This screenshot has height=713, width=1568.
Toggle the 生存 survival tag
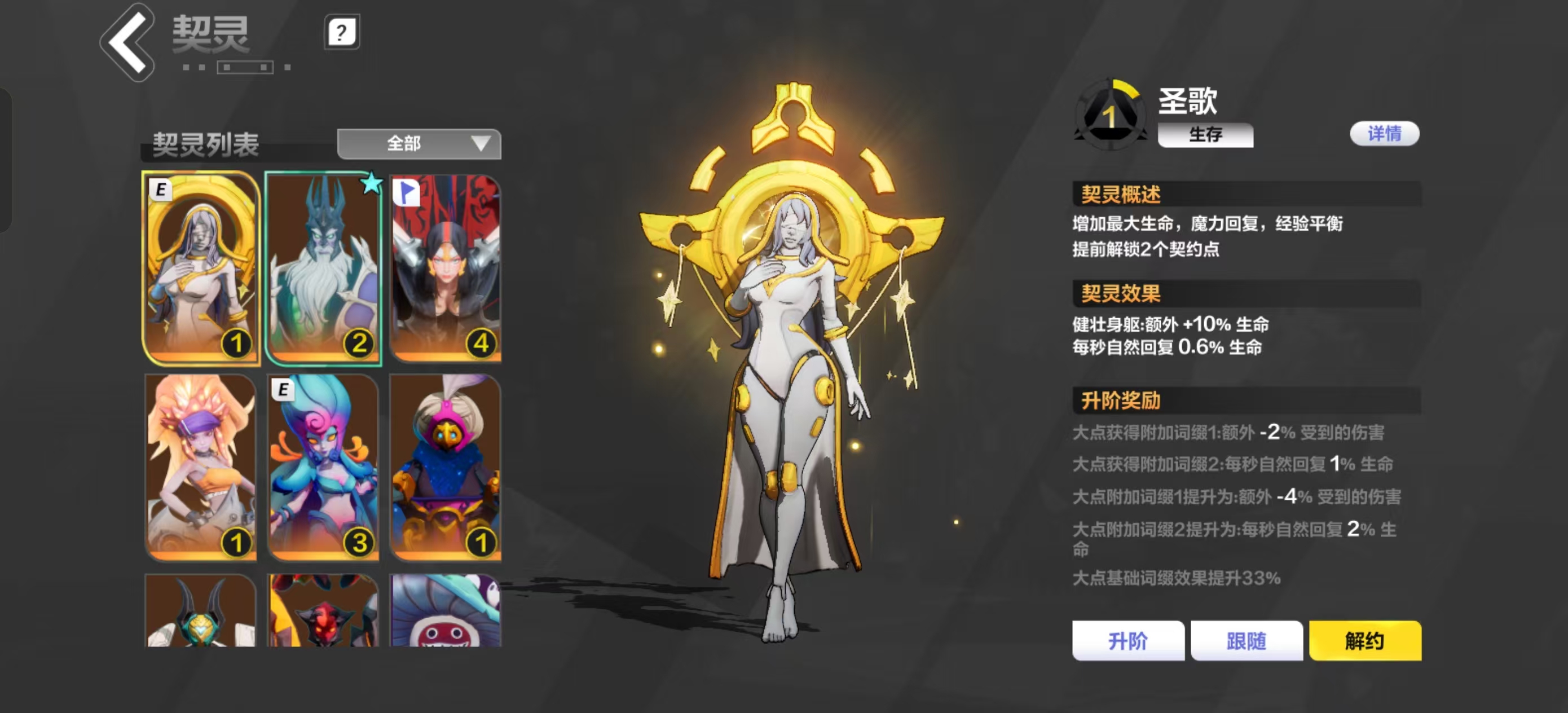coord(1204,135)
